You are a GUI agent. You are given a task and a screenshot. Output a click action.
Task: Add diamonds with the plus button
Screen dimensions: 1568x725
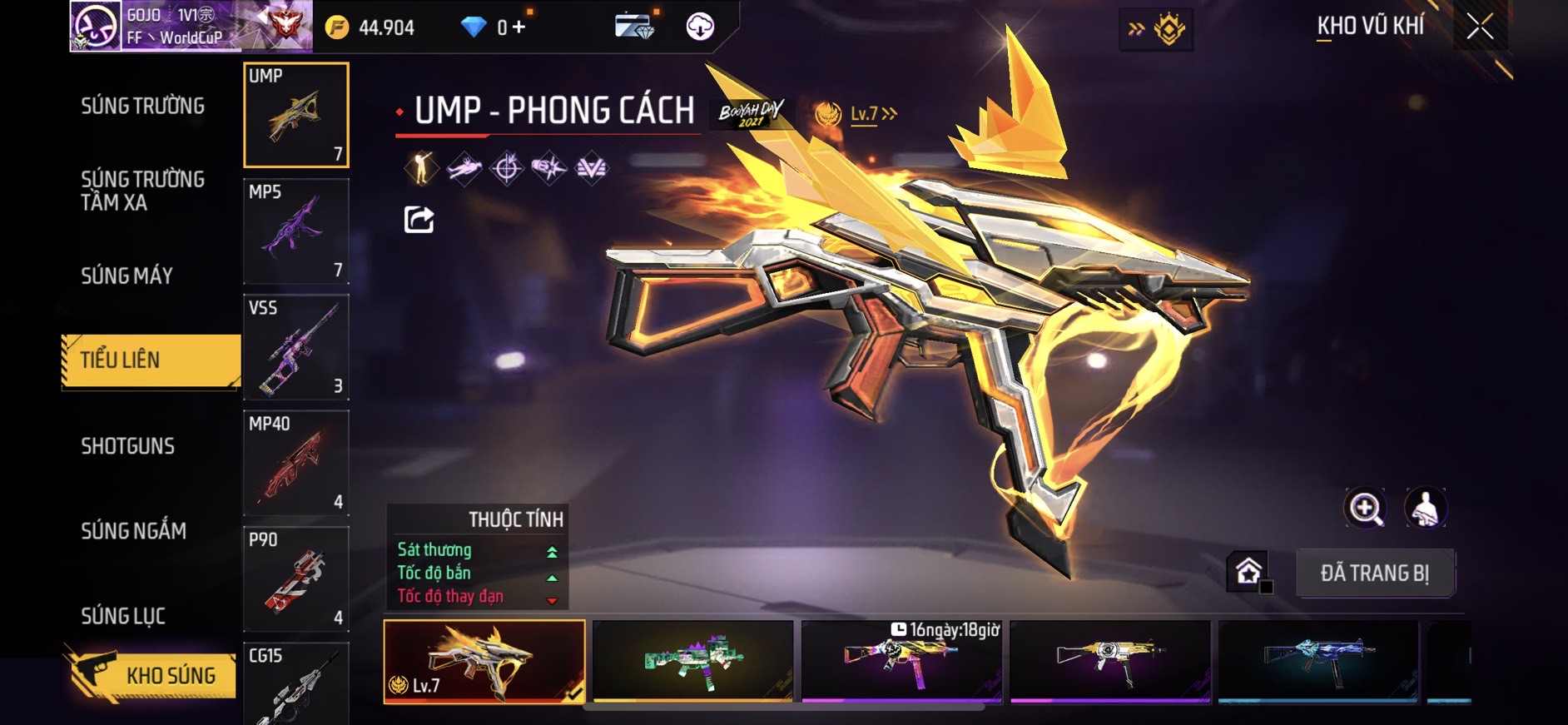pyautogui.click(x=519, y=27)
